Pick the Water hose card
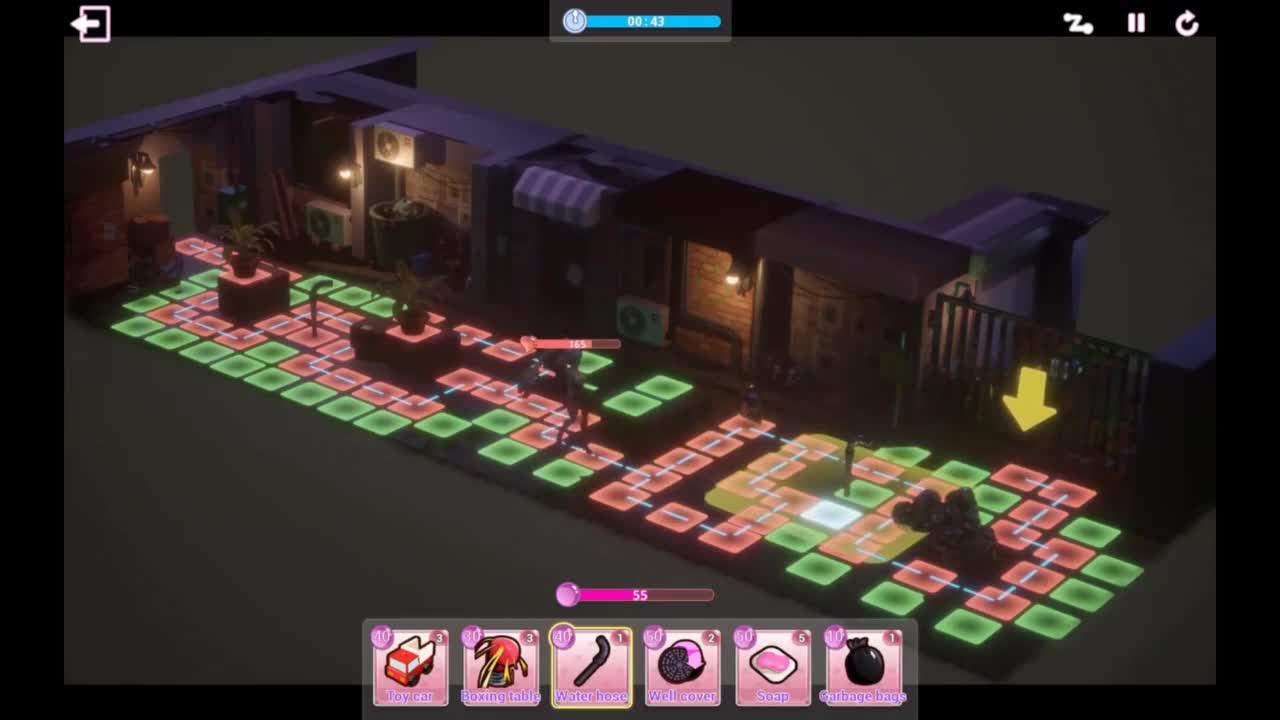Screen dimensions: 1280x720 click(x=591, y=666)
